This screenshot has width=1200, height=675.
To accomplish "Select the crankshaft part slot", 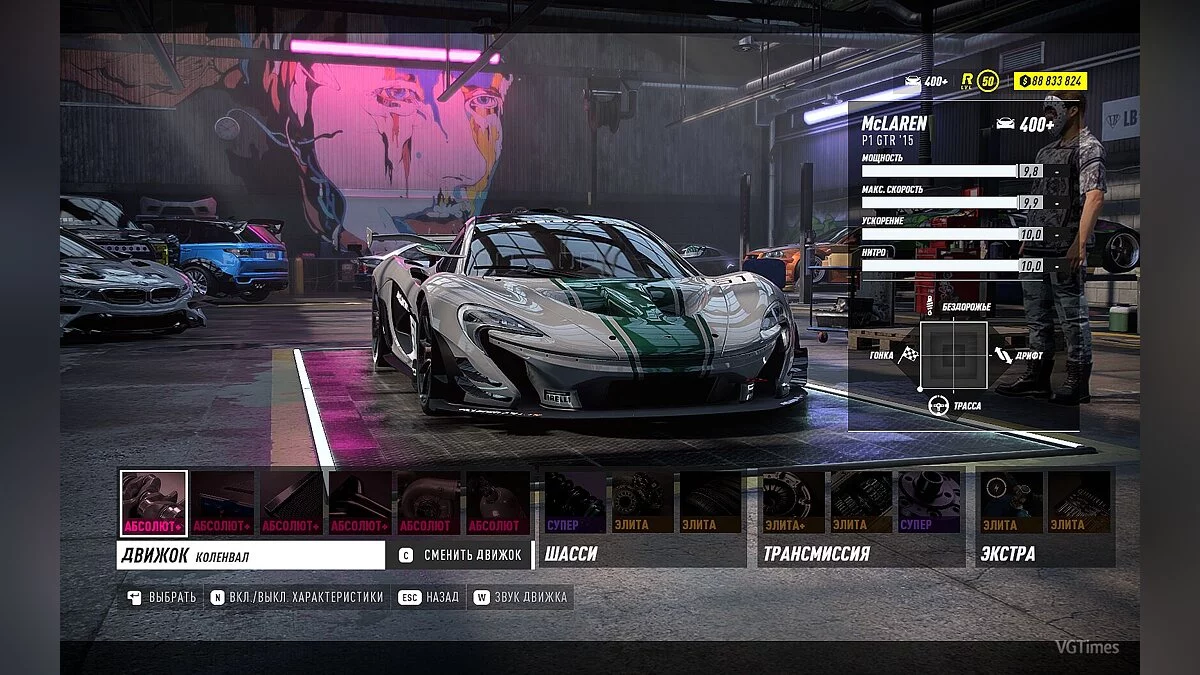I will click(154, 503).
